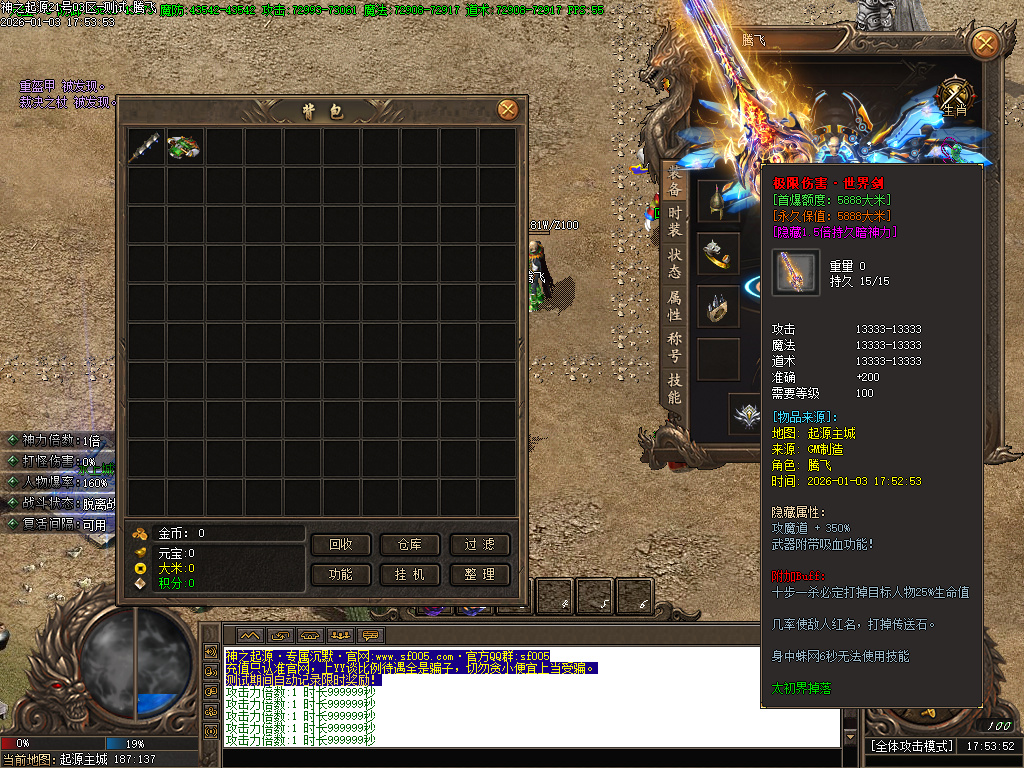Open the 功能 function menu

(x=341, y=575)
